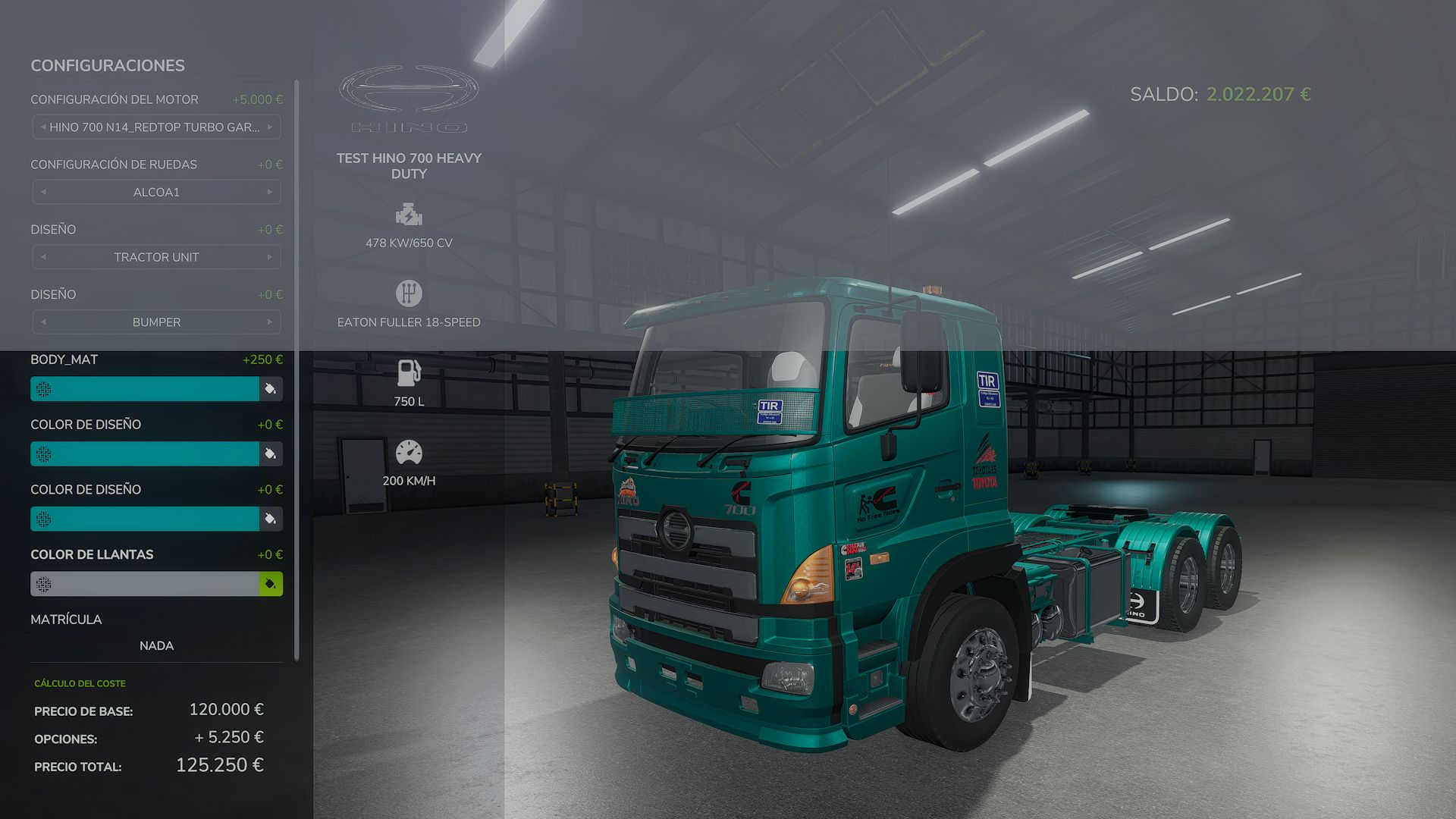Image resolution: width=1456 pixels, height=819 pixels.
Task: Open paint bucket on first COLOR DE DISEÑO row
Action: [x=270, y=453]
